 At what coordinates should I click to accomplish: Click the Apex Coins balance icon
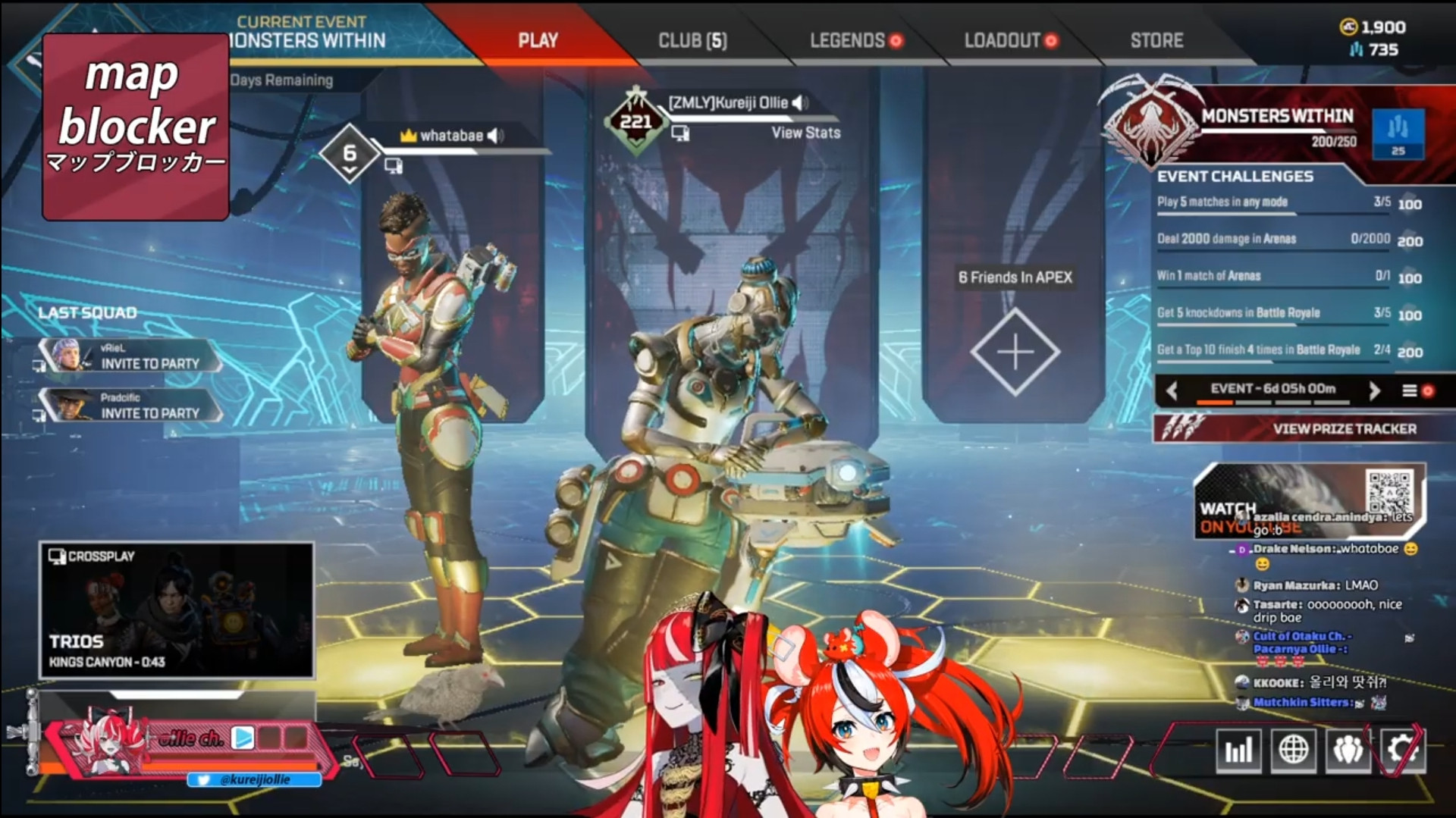coord(1350,27)
